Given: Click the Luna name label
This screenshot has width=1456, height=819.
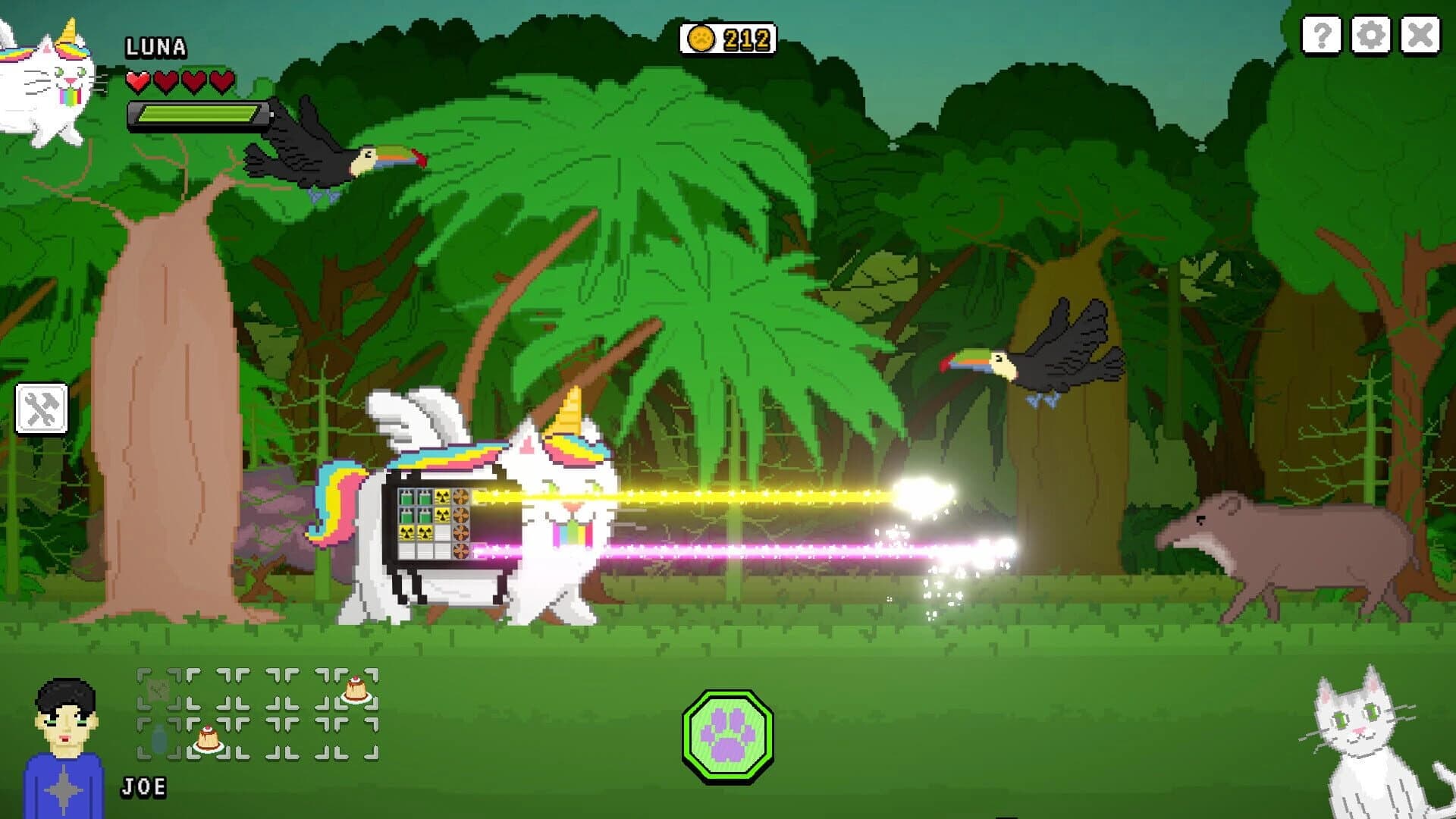Looking at the screenshot, I should point(155,47).
